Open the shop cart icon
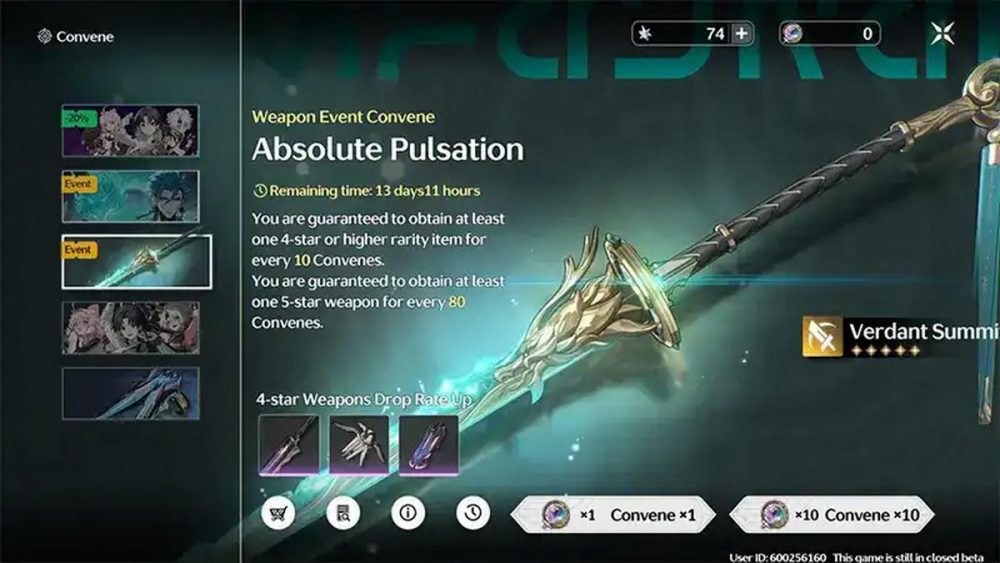Viewport: 1000px width, 563px height. point(277,514)
